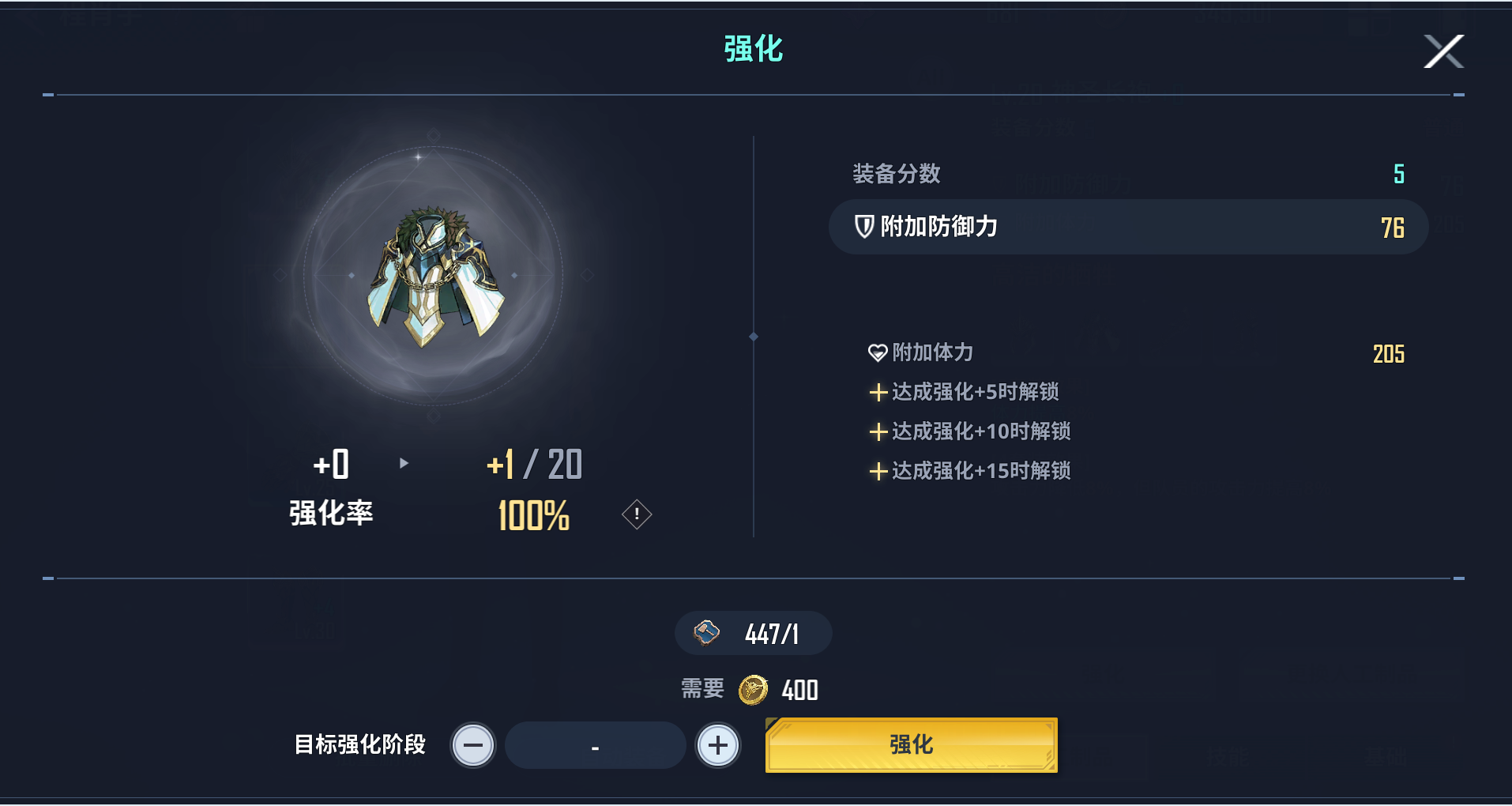Click the gold coin currency icon
The width and height of the screenshot is (1512, 806).
(752, 689)
